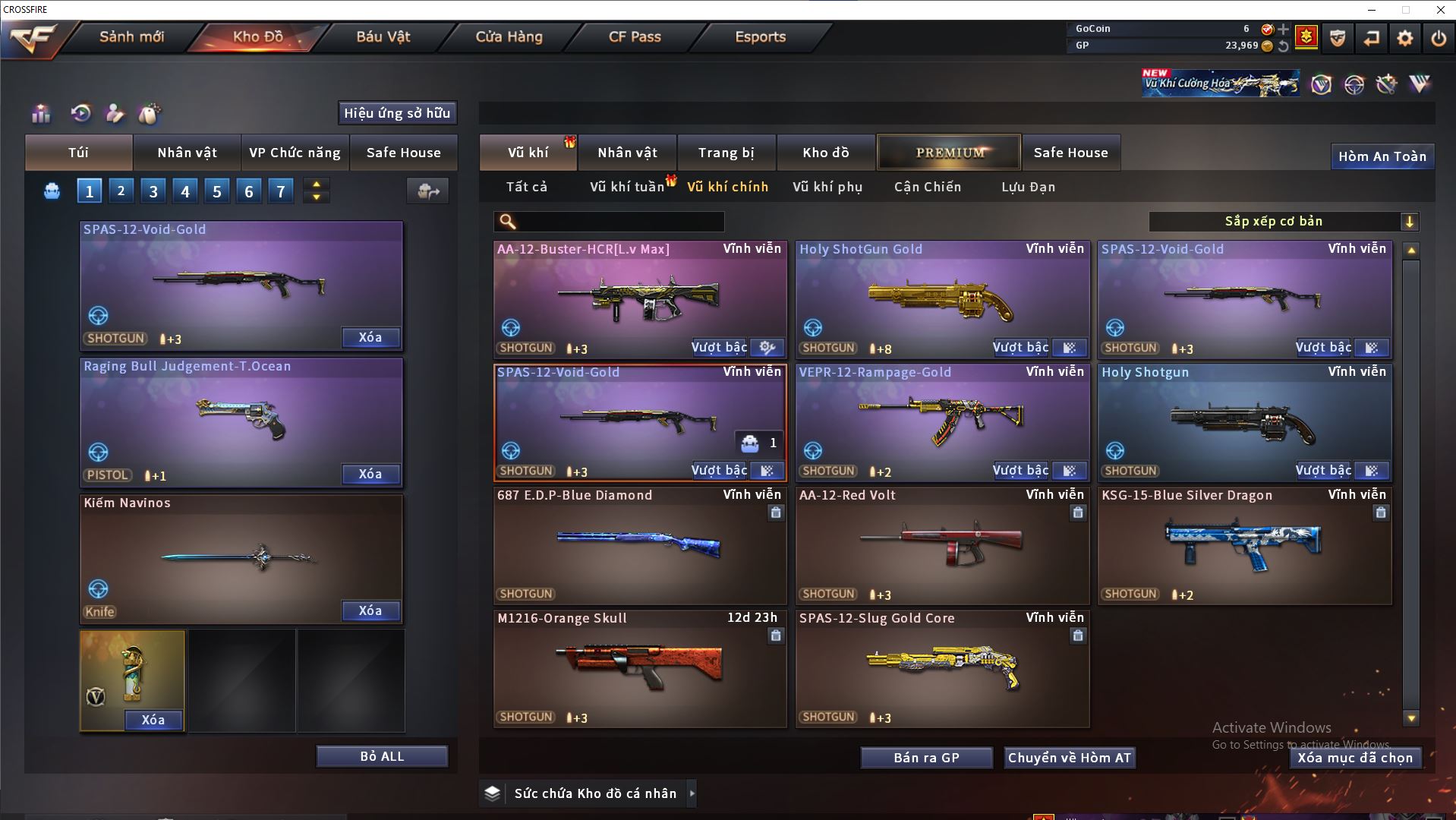The height and width of the screenshot is (820, 1456).
Task: Remove the Kiếm Navinos knife from bag
Action: pos(370,610)
